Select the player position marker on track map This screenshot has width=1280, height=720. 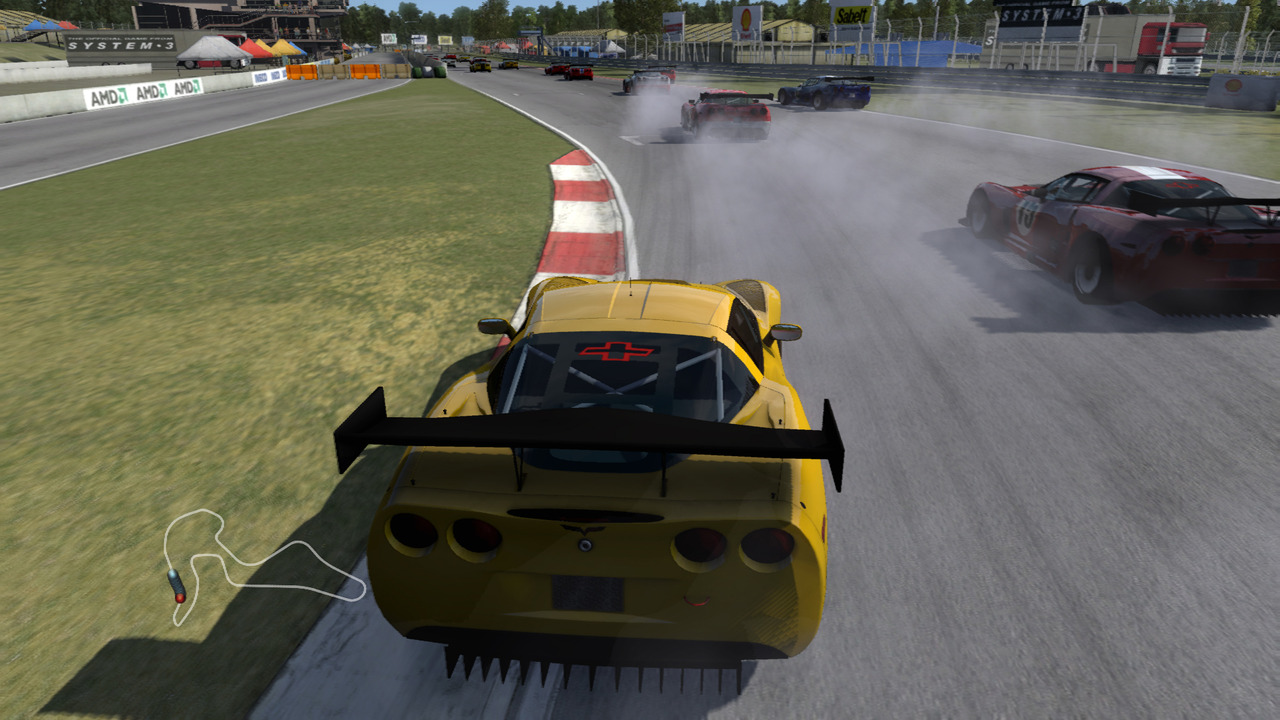[177, 586]
